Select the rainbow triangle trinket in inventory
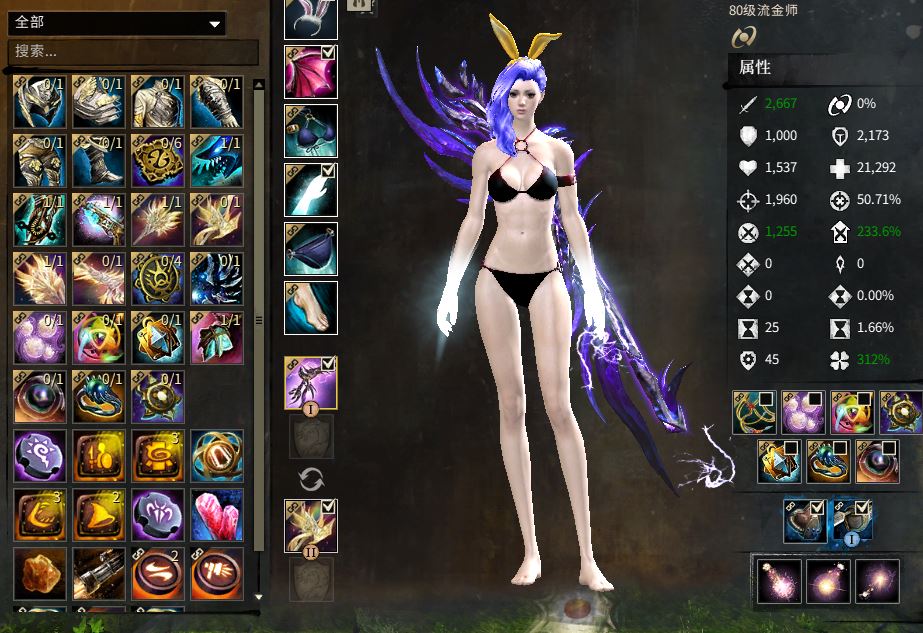Image resolution: width=923 pixels, height=633 pixels. 99,336
